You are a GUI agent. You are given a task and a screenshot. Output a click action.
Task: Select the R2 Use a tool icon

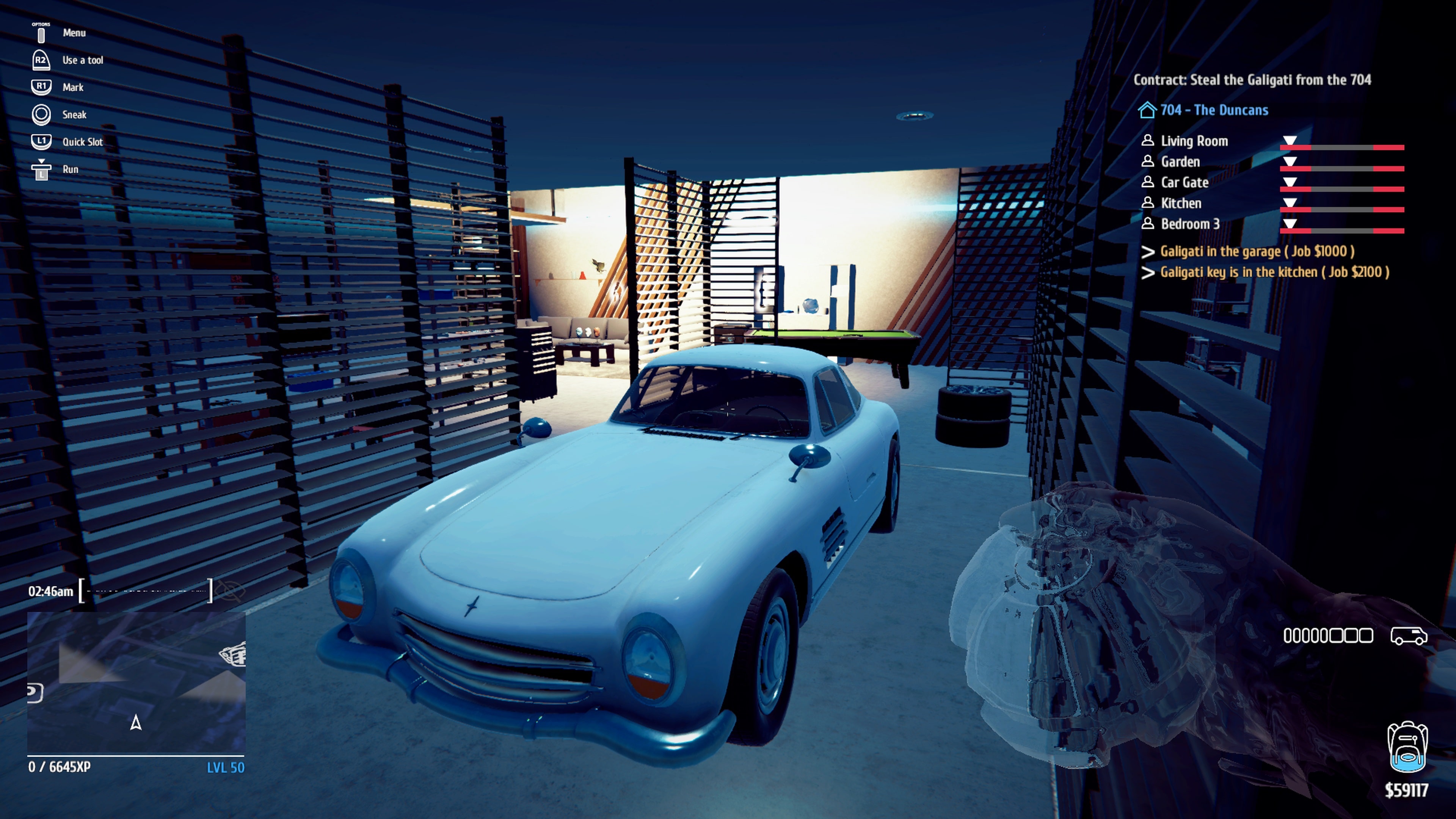pos(41,60)
